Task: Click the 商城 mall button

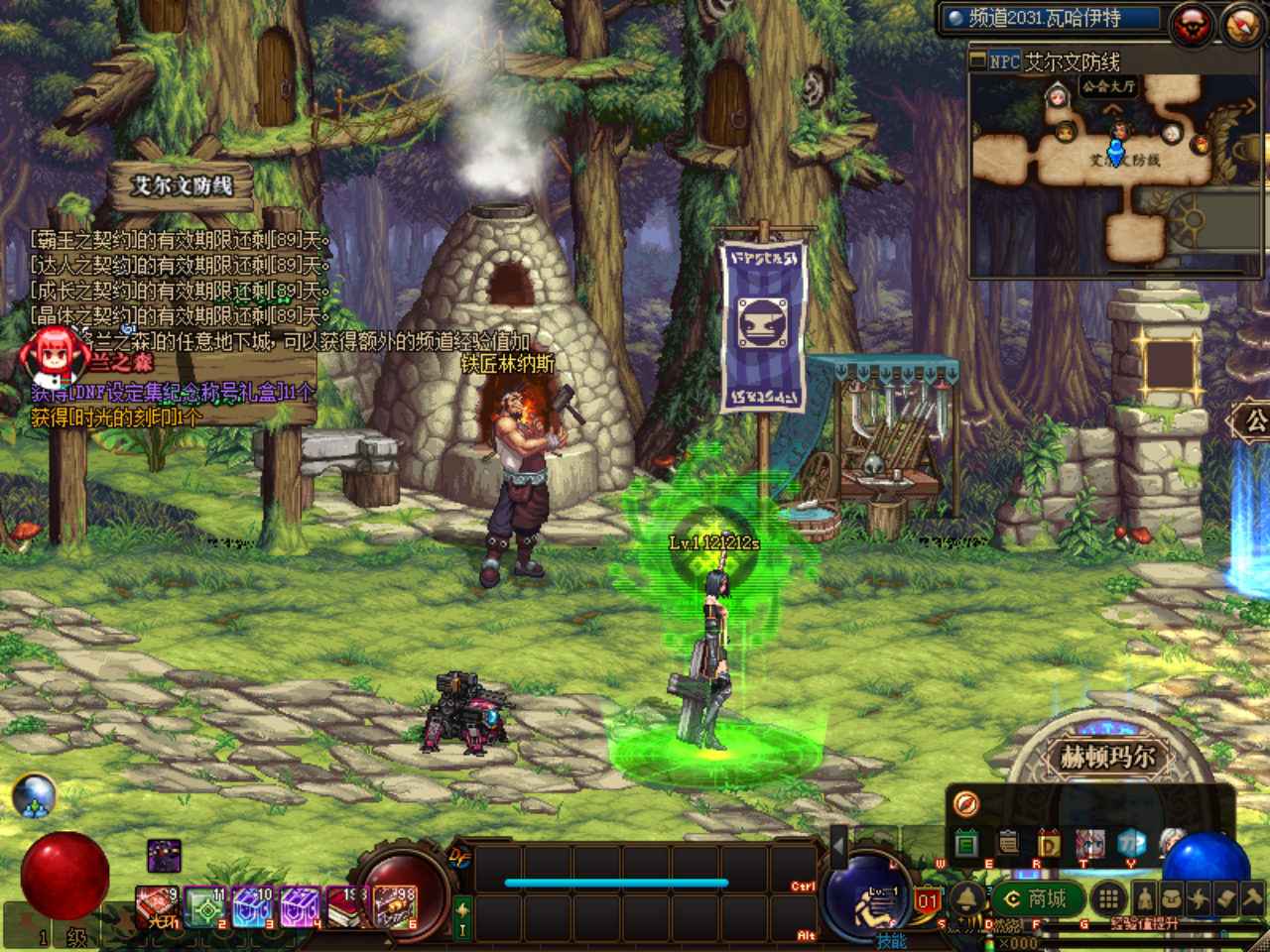Action: [1039, 897]
